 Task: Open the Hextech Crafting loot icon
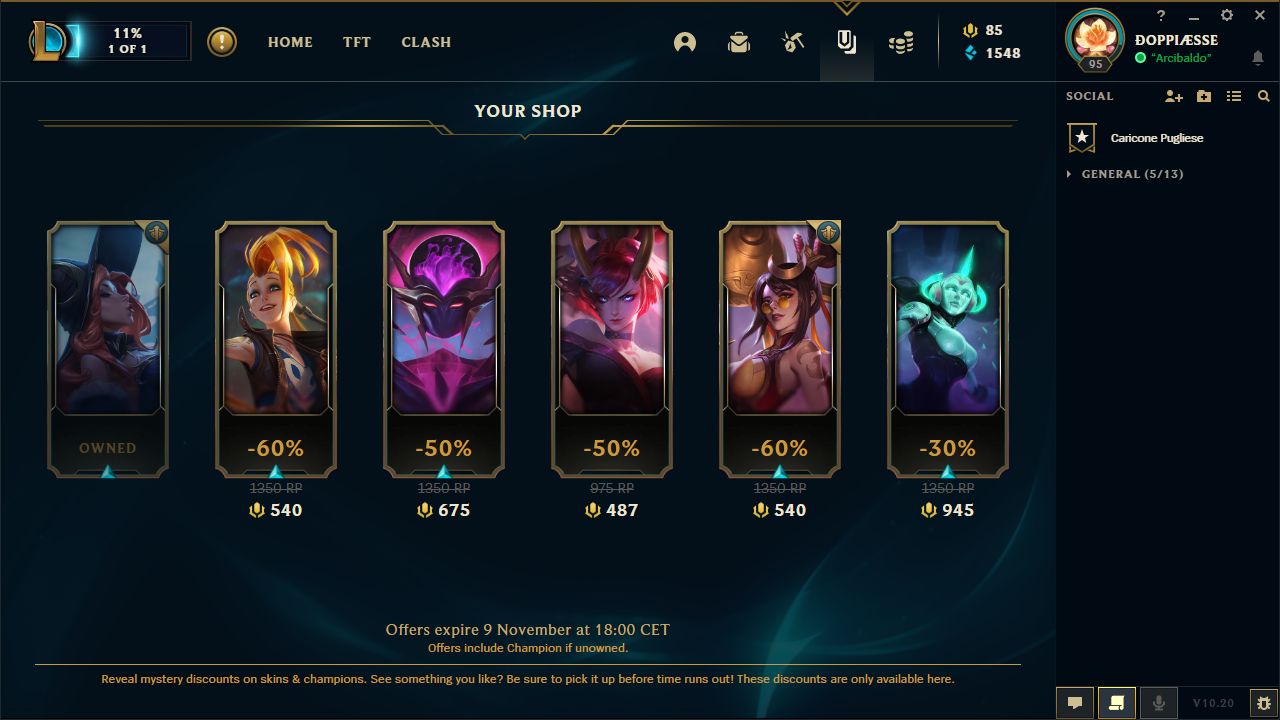(791, 44)
